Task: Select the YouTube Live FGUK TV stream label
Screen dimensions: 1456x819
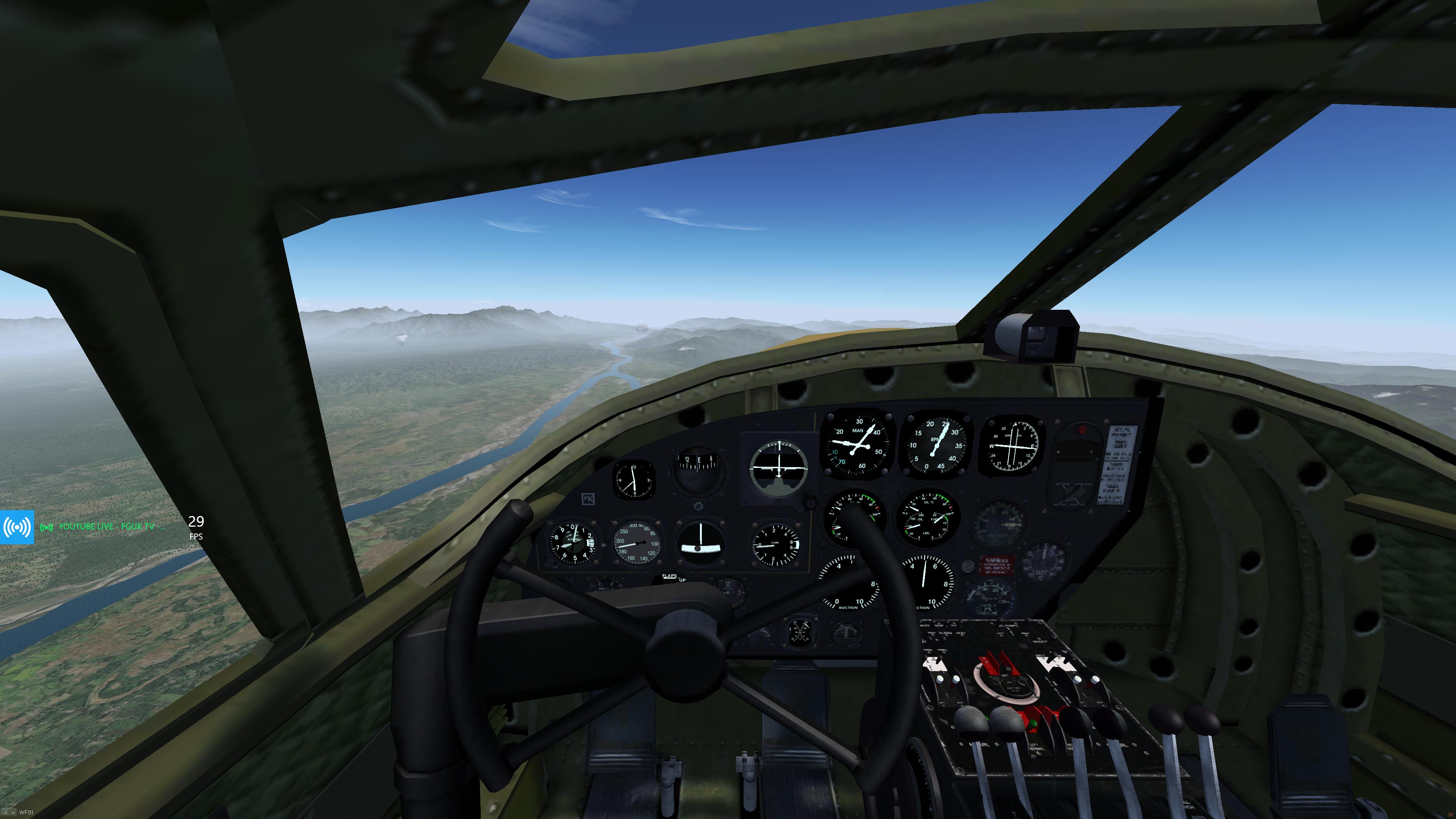Action: 106,527
